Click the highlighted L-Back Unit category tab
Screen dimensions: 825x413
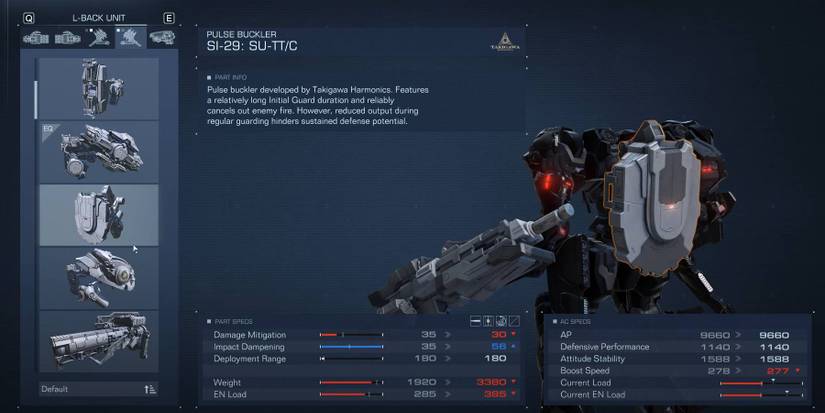(129, 38)
